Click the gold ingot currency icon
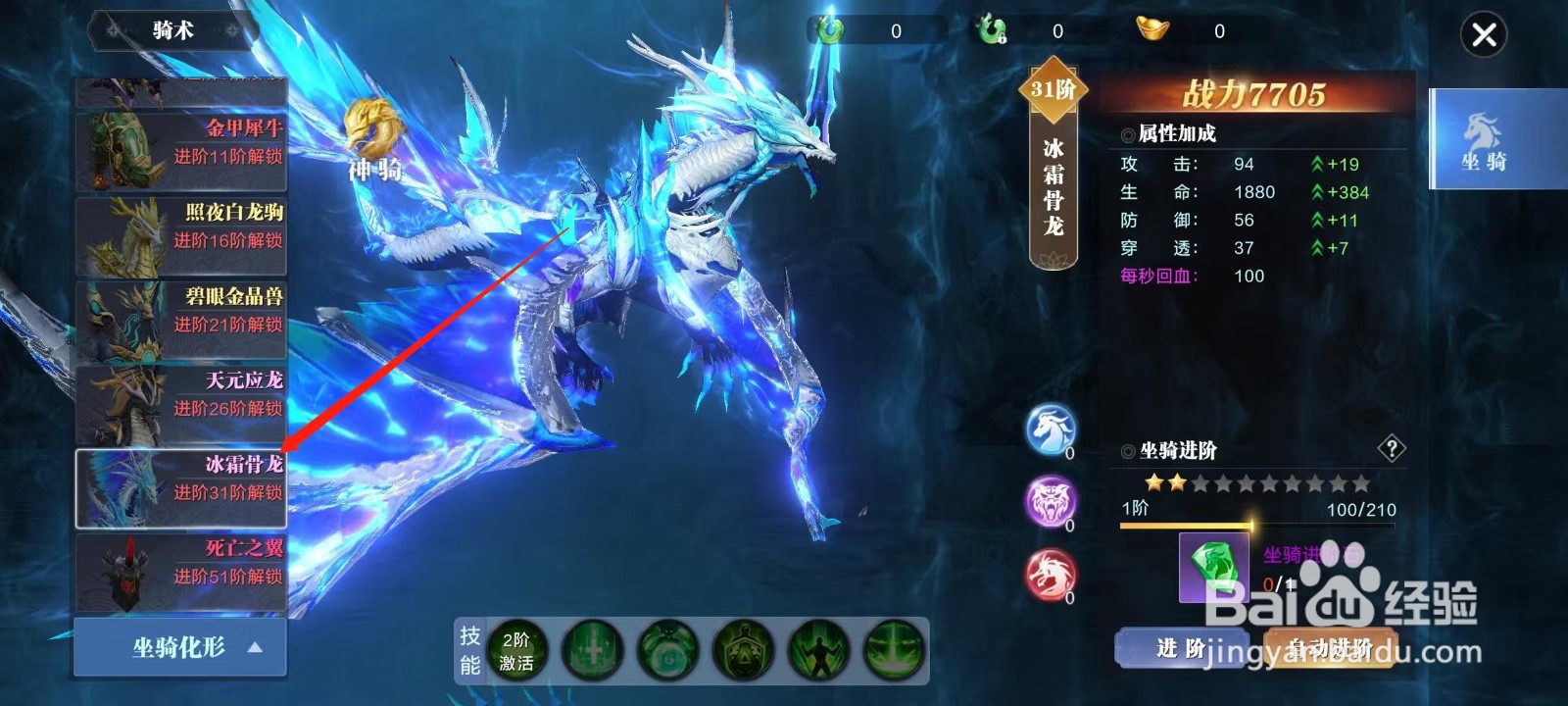This screenshot has width=1568, height=706. [1151, 30]
